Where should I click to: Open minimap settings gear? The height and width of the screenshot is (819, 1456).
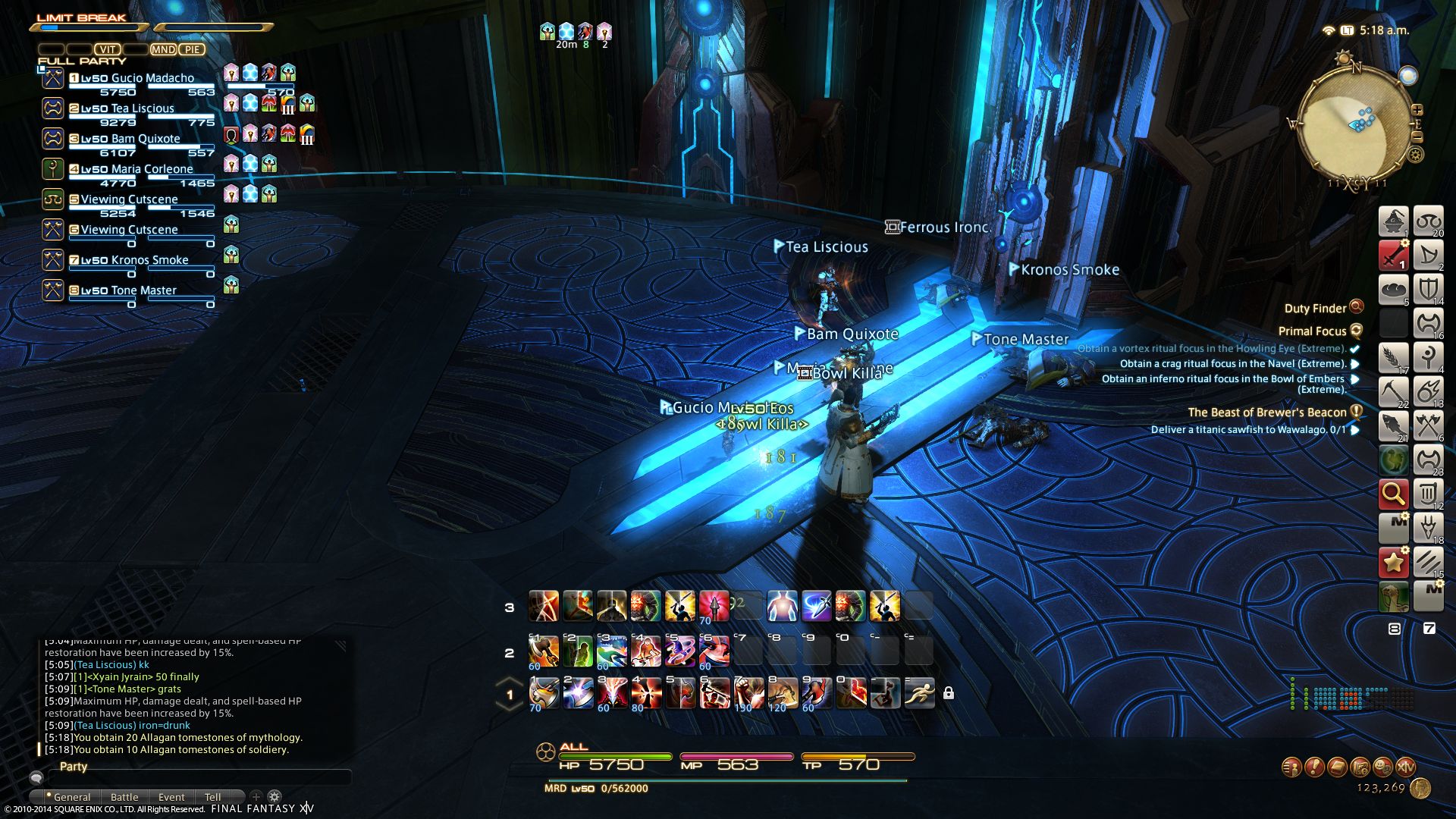tap(1415, 155)
